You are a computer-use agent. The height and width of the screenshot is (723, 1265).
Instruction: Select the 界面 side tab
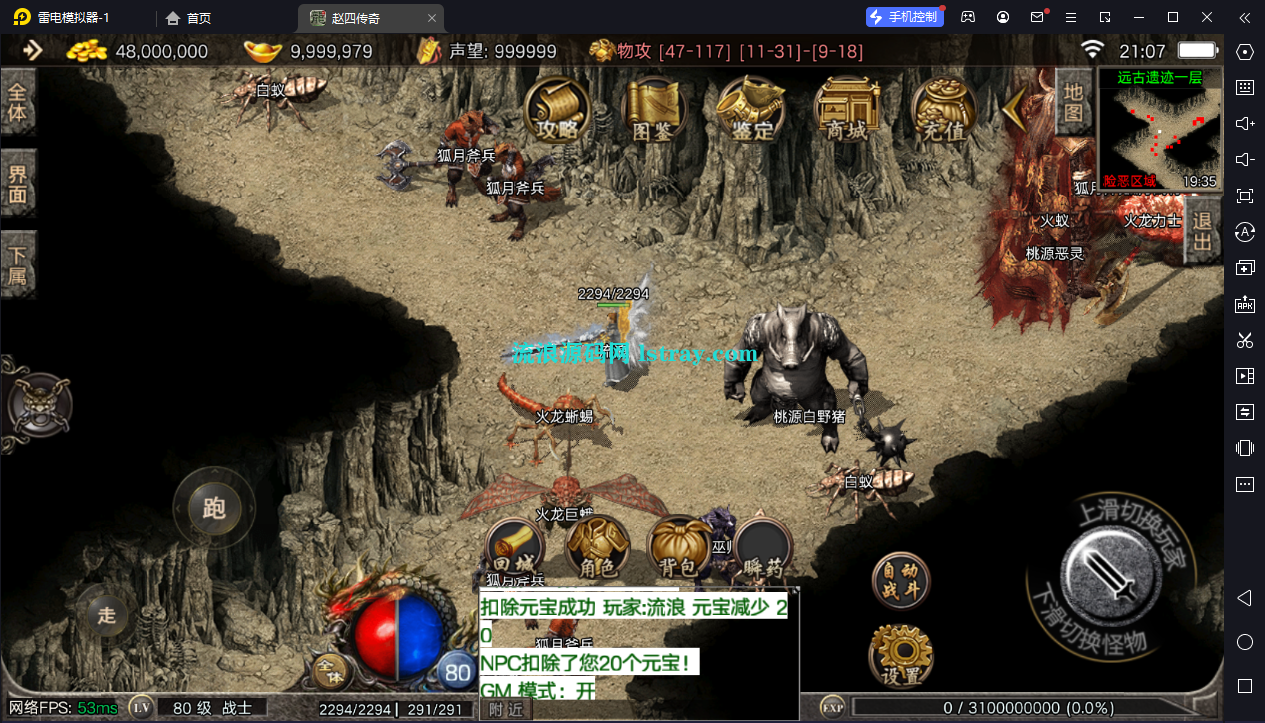click(x=18, y=182)
